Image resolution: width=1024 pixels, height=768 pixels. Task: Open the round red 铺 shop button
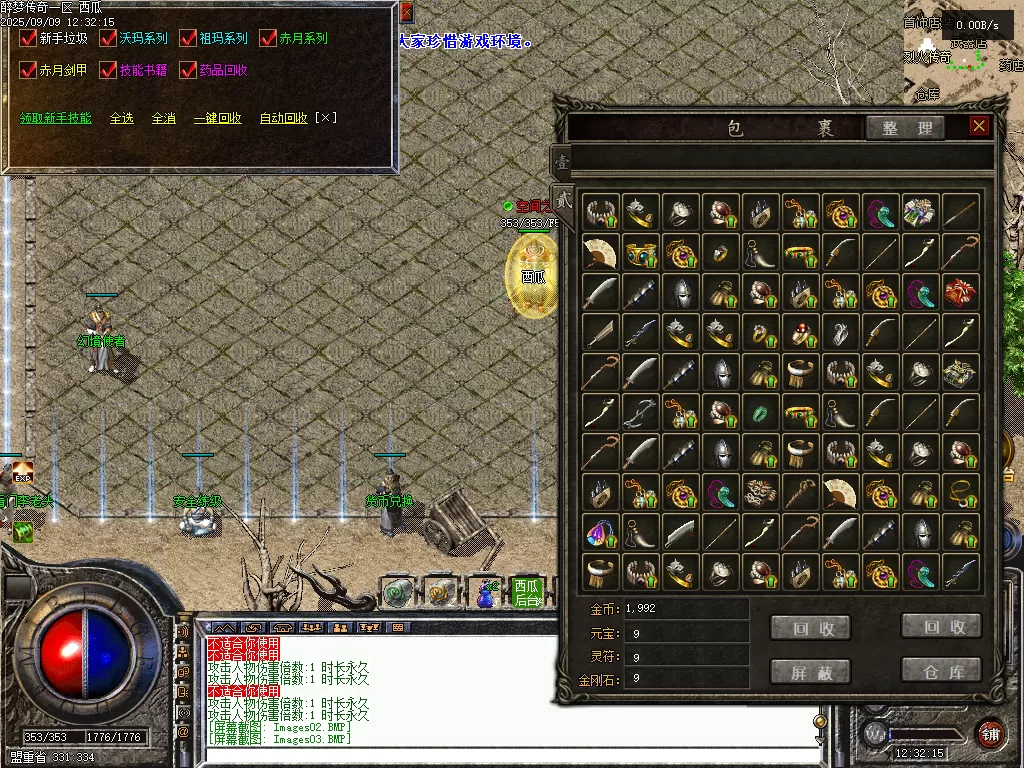pyautogui.click(x=990, y=732)
